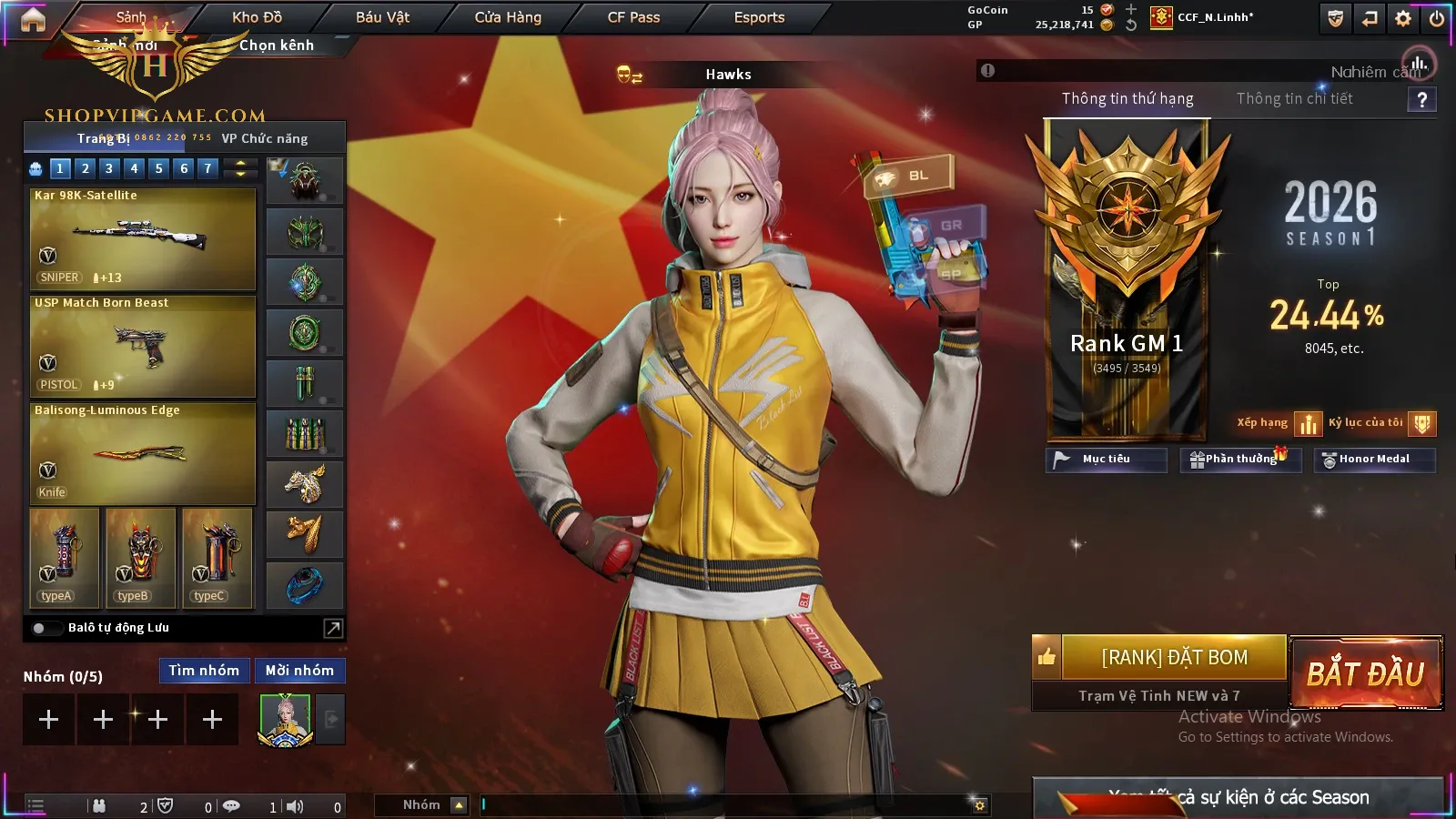This screenshot has width=1456, height=819.
Task: Click the power exit icon
Action: pyautogui.click(x=1437, y=18)
